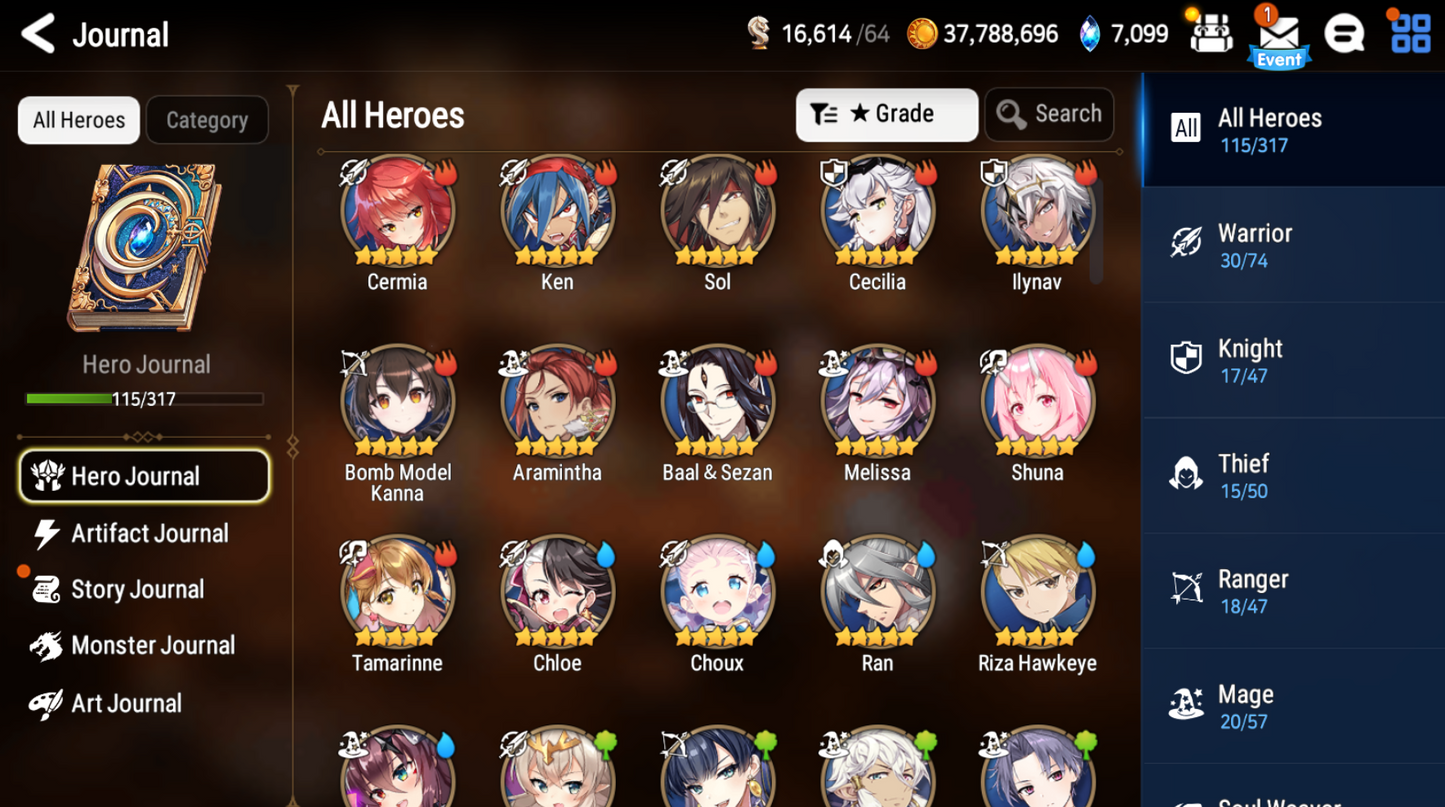Viewport: 1445px width, 807px height.
Task: Open the main menu grid icon
Action: click(x=1410, y=33)
